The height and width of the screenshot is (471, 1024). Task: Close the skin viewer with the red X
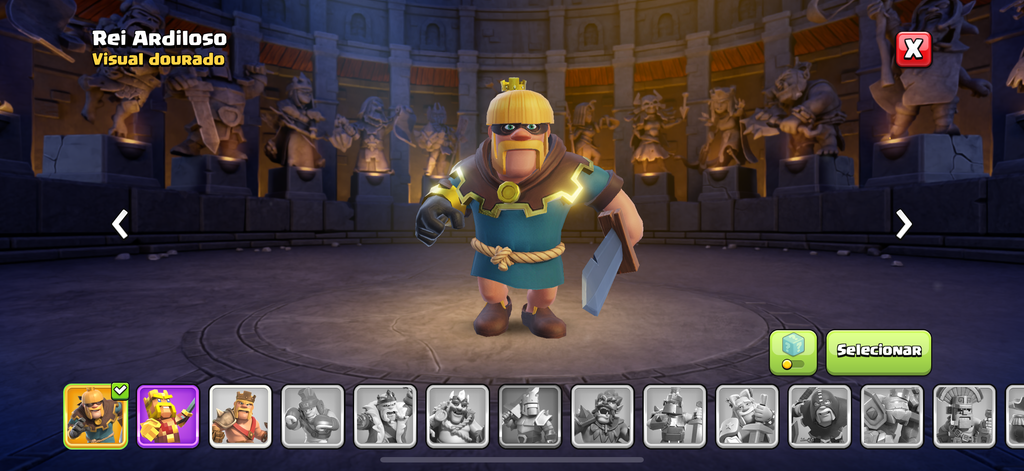coord(913,49)
